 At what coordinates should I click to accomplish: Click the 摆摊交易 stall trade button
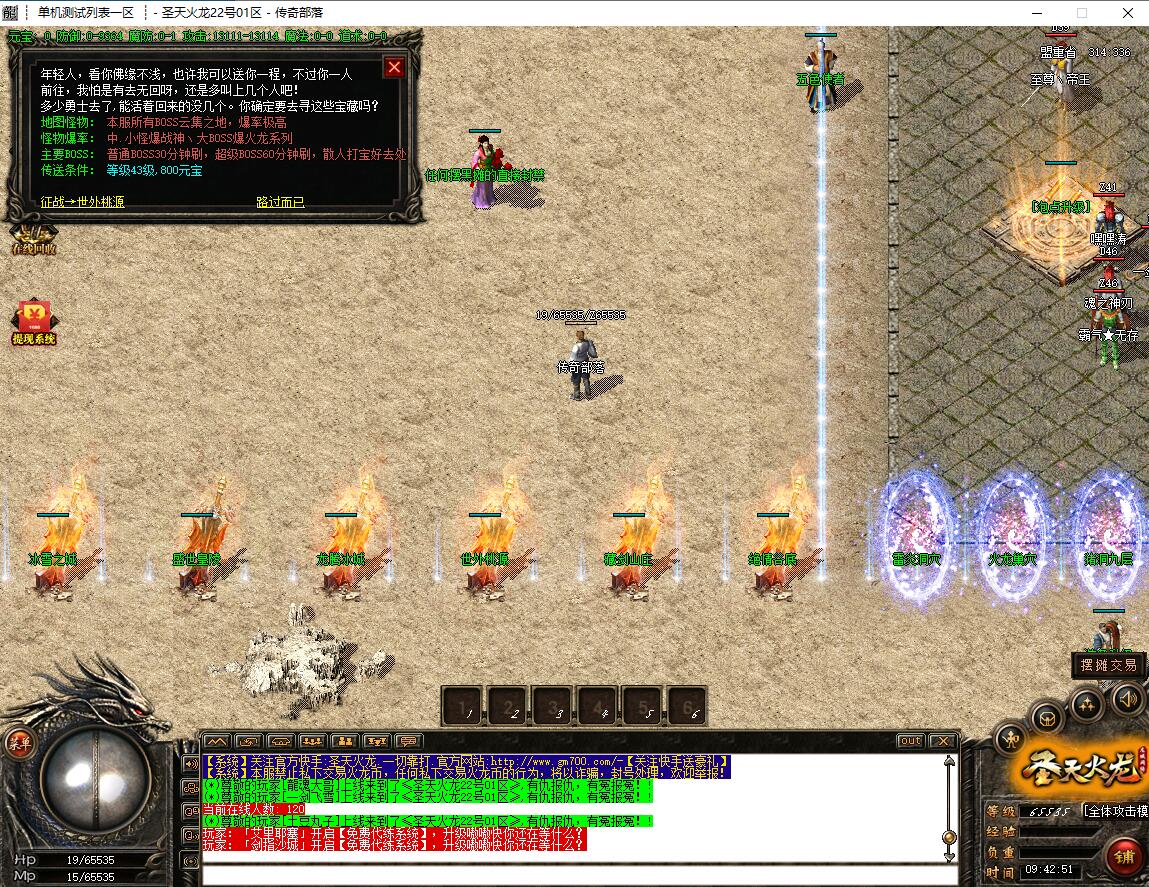1108,665
